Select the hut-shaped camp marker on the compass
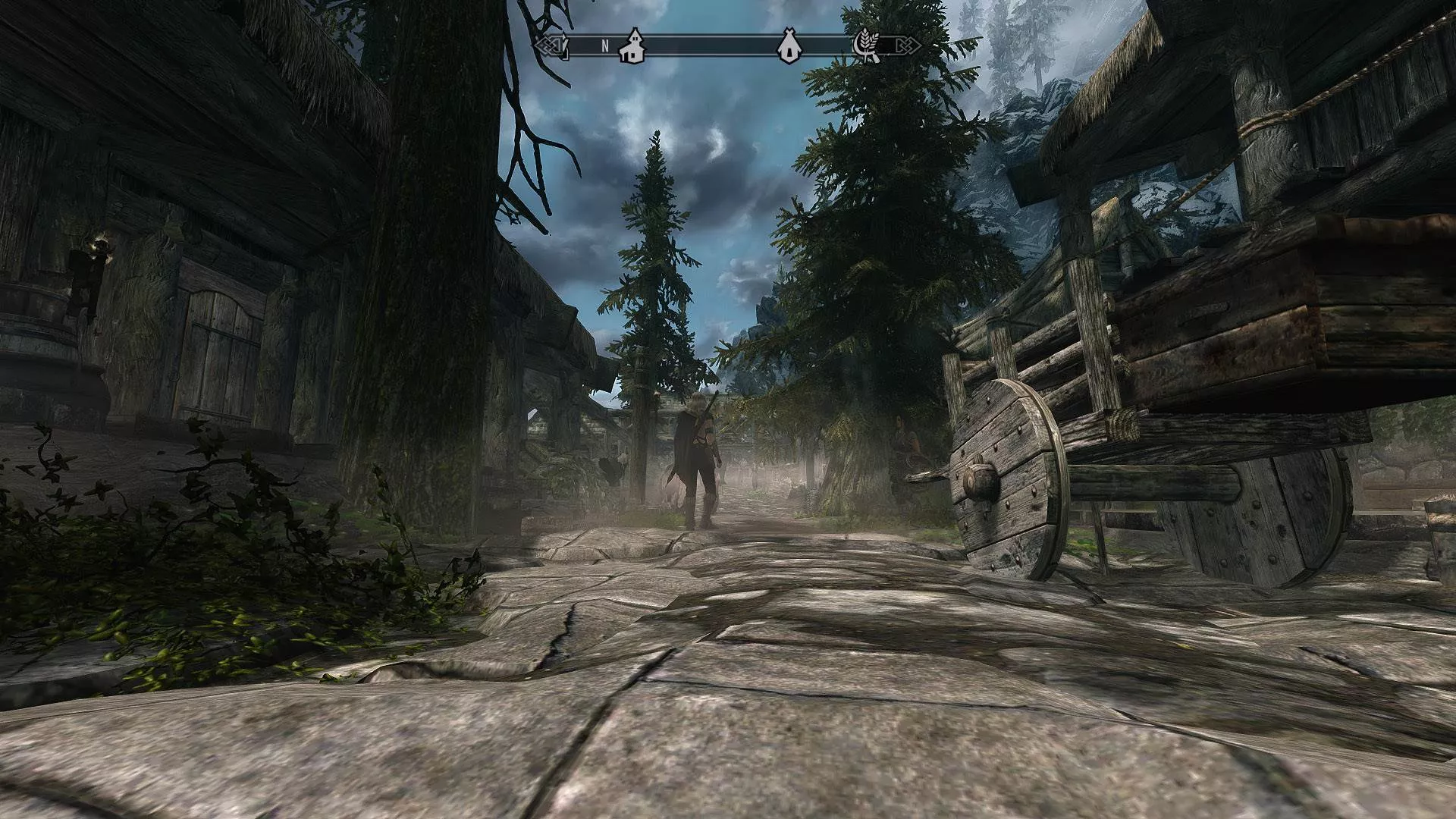Viewport: 1456px width, 819px height. [789, 46]
